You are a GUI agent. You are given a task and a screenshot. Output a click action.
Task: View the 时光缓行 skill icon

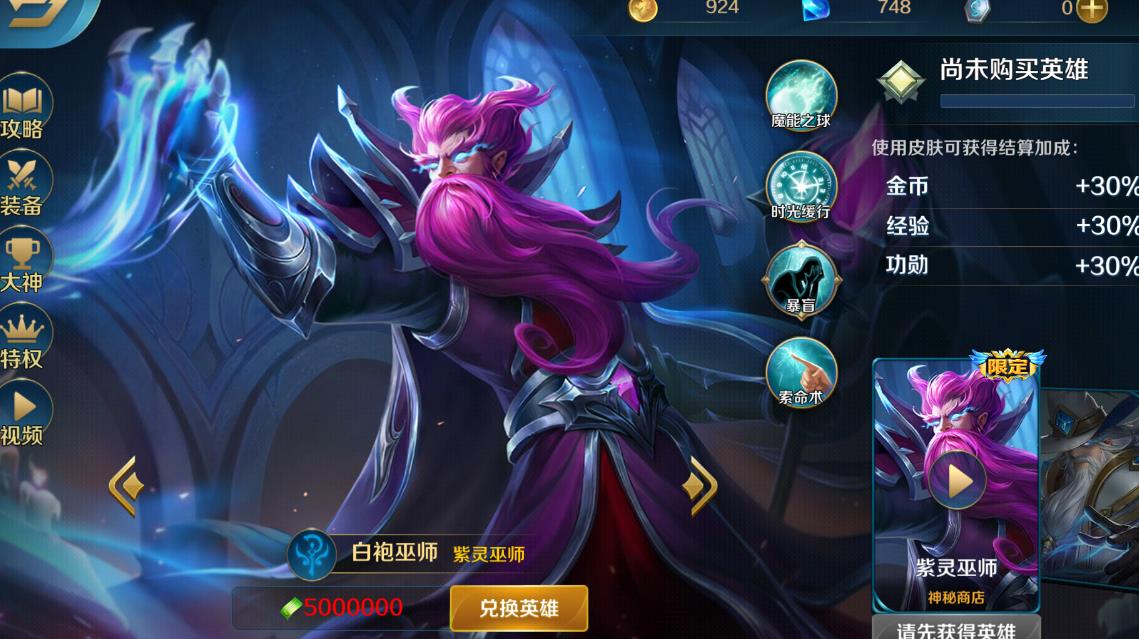[x=800, y=186]
